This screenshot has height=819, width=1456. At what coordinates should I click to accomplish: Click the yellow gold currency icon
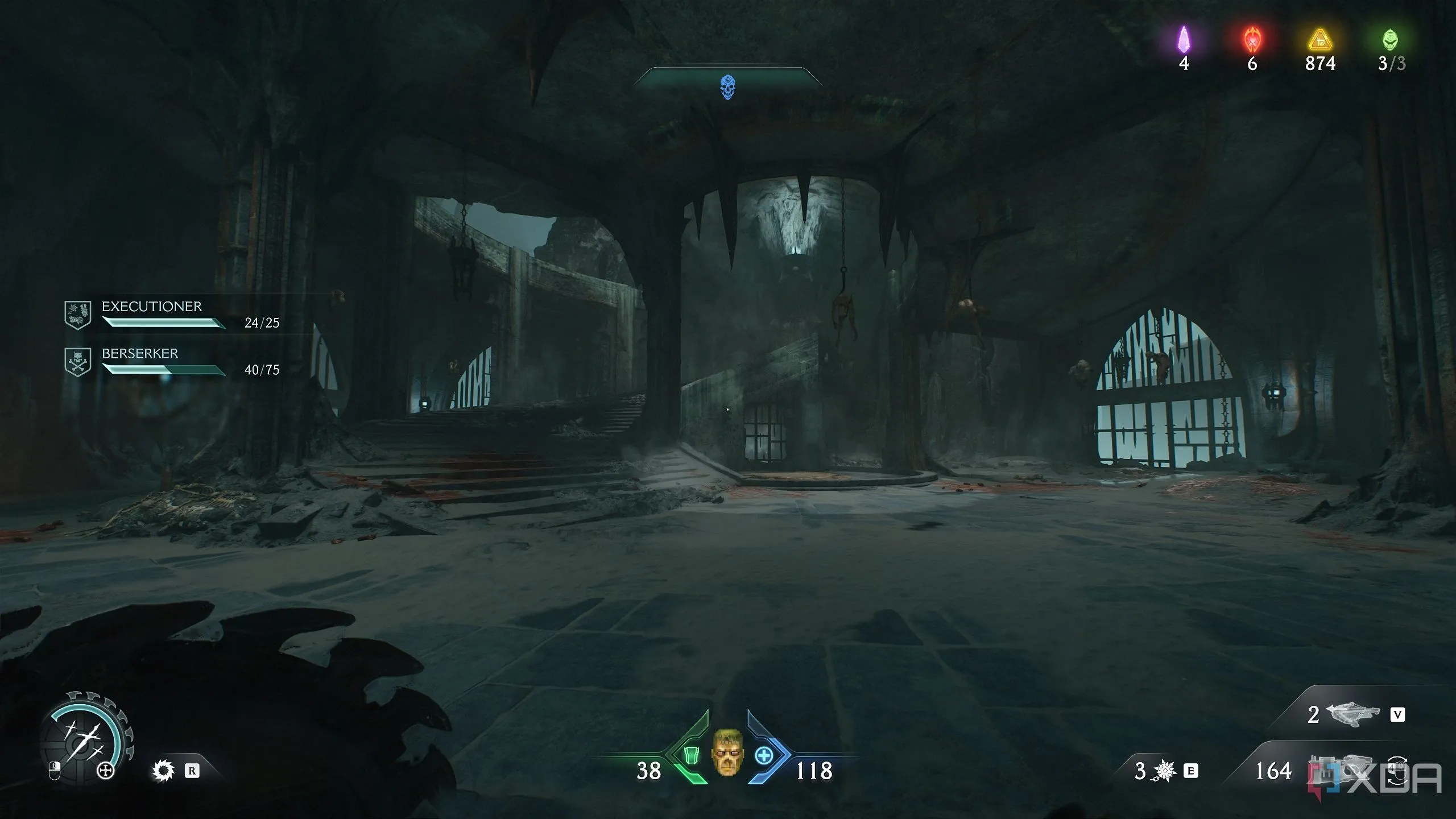pyautogui.click(x=1319, y=40)
